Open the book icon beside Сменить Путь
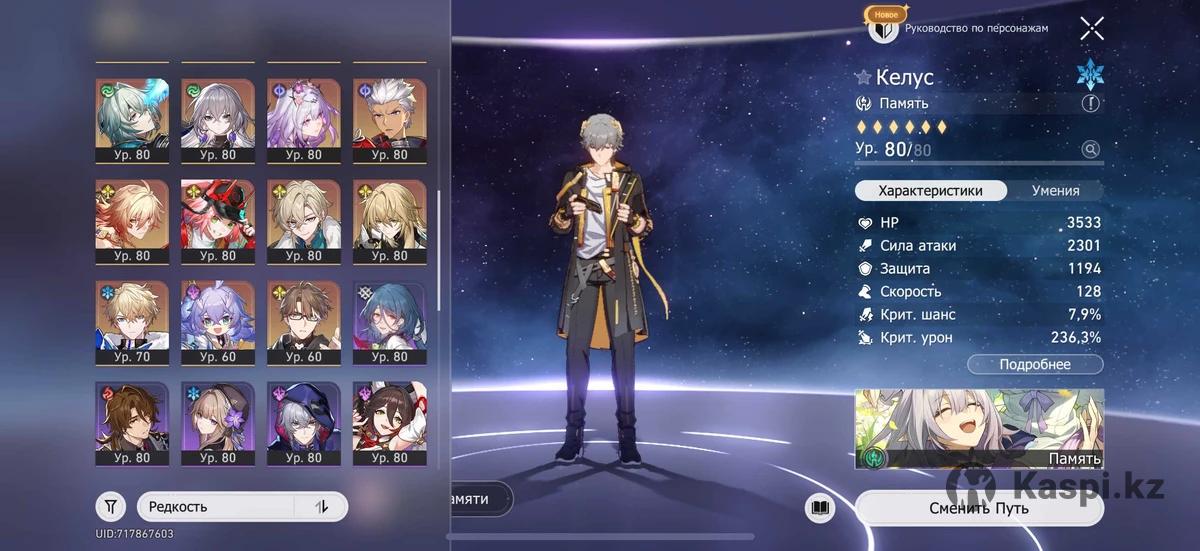 click(820, 508)
